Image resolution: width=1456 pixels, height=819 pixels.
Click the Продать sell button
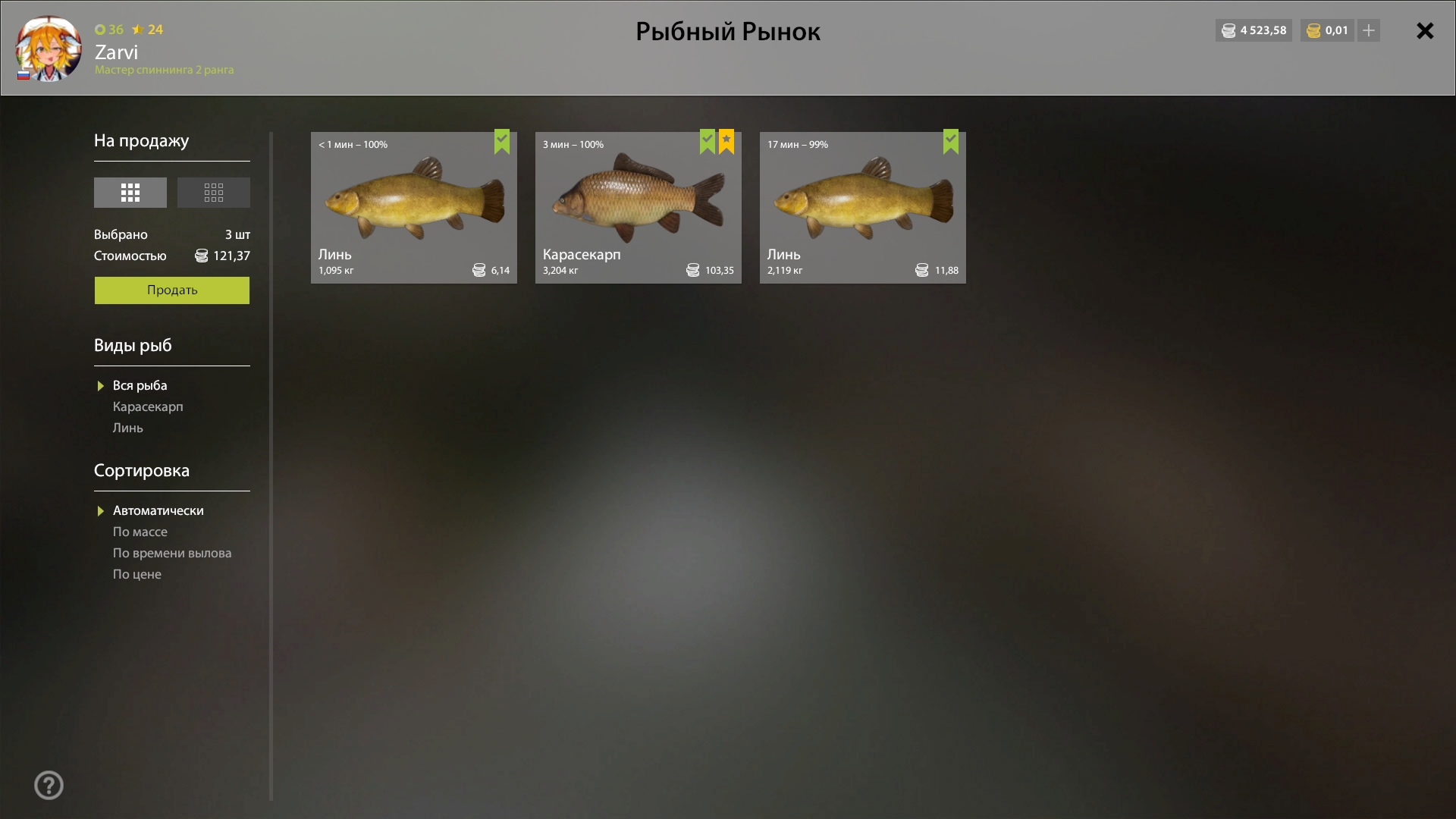(172, 290)
